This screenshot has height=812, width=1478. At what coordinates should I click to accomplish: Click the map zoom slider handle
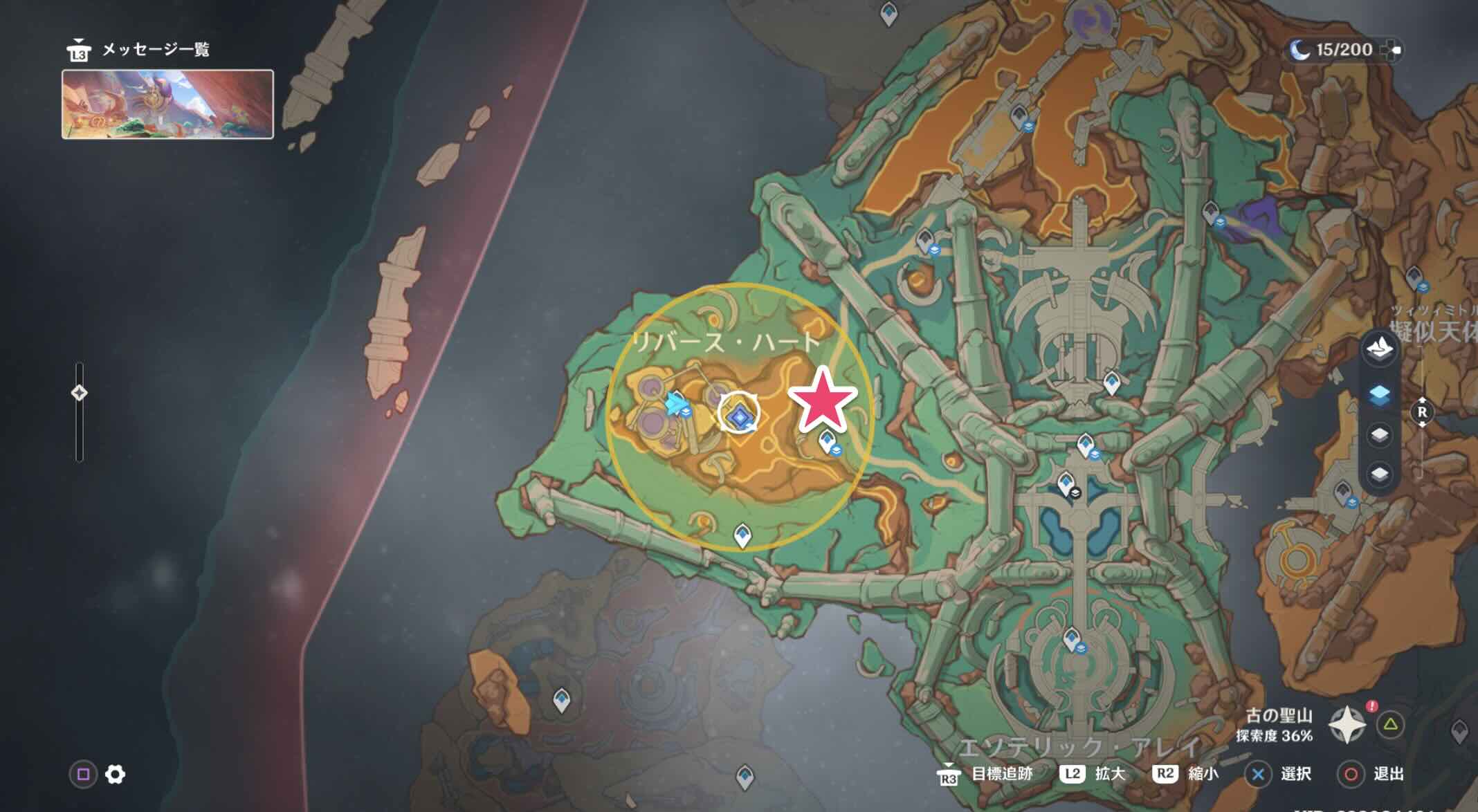pyautogui.click(x=79, y=393)
